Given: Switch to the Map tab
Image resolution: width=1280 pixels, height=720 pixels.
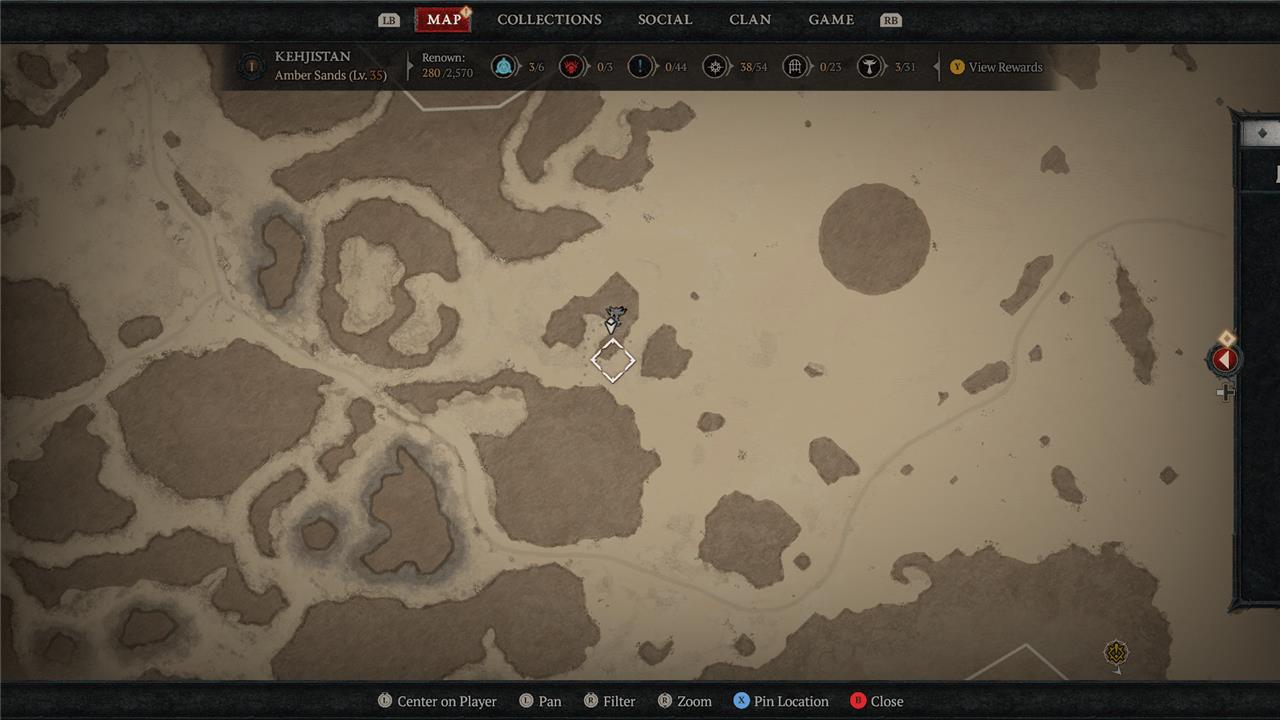Looking at the screenshot, I should click(x=443, y=20).
